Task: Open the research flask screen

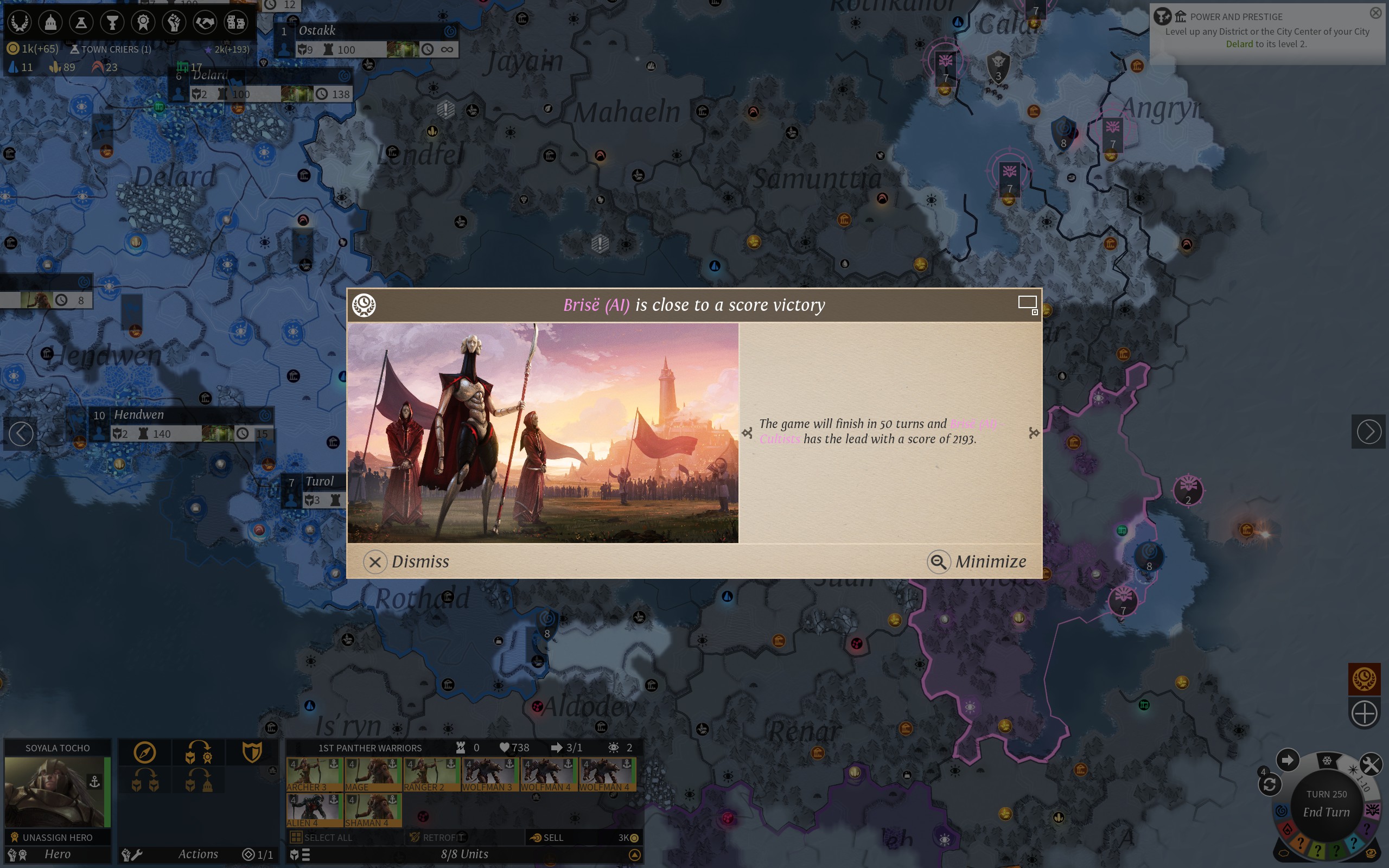Action: (81, 22)
